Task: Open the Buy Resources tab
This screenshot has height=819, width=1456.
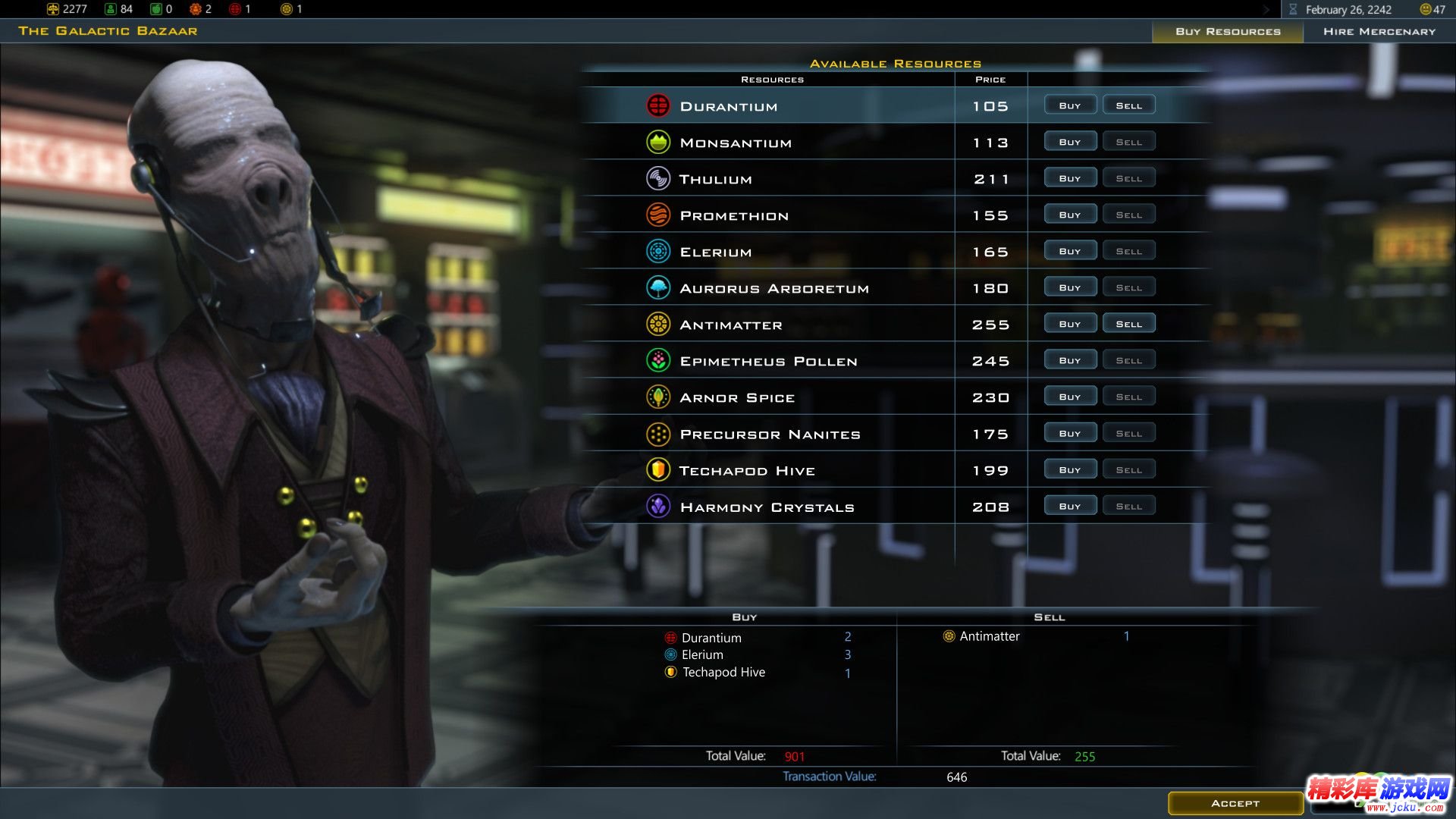Action: point(1228,31)
